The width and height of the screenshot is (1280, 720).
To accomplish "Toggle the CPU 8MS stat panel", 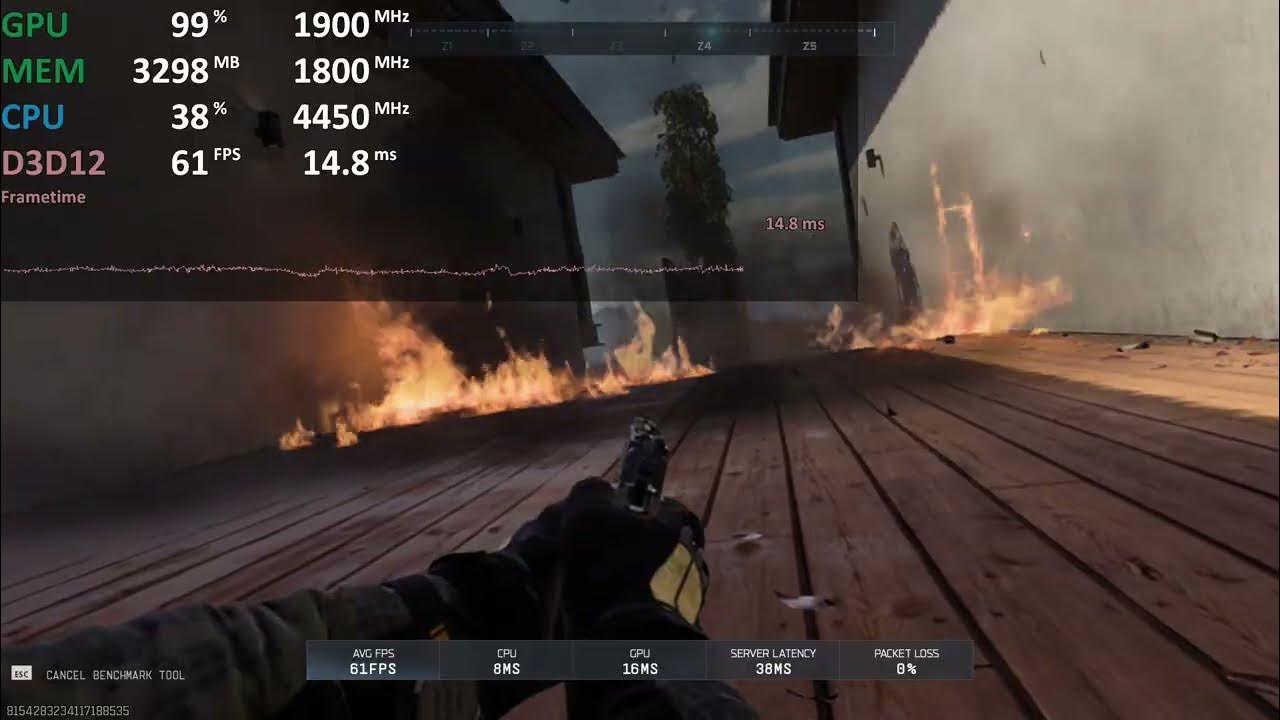I will (506, 659).
